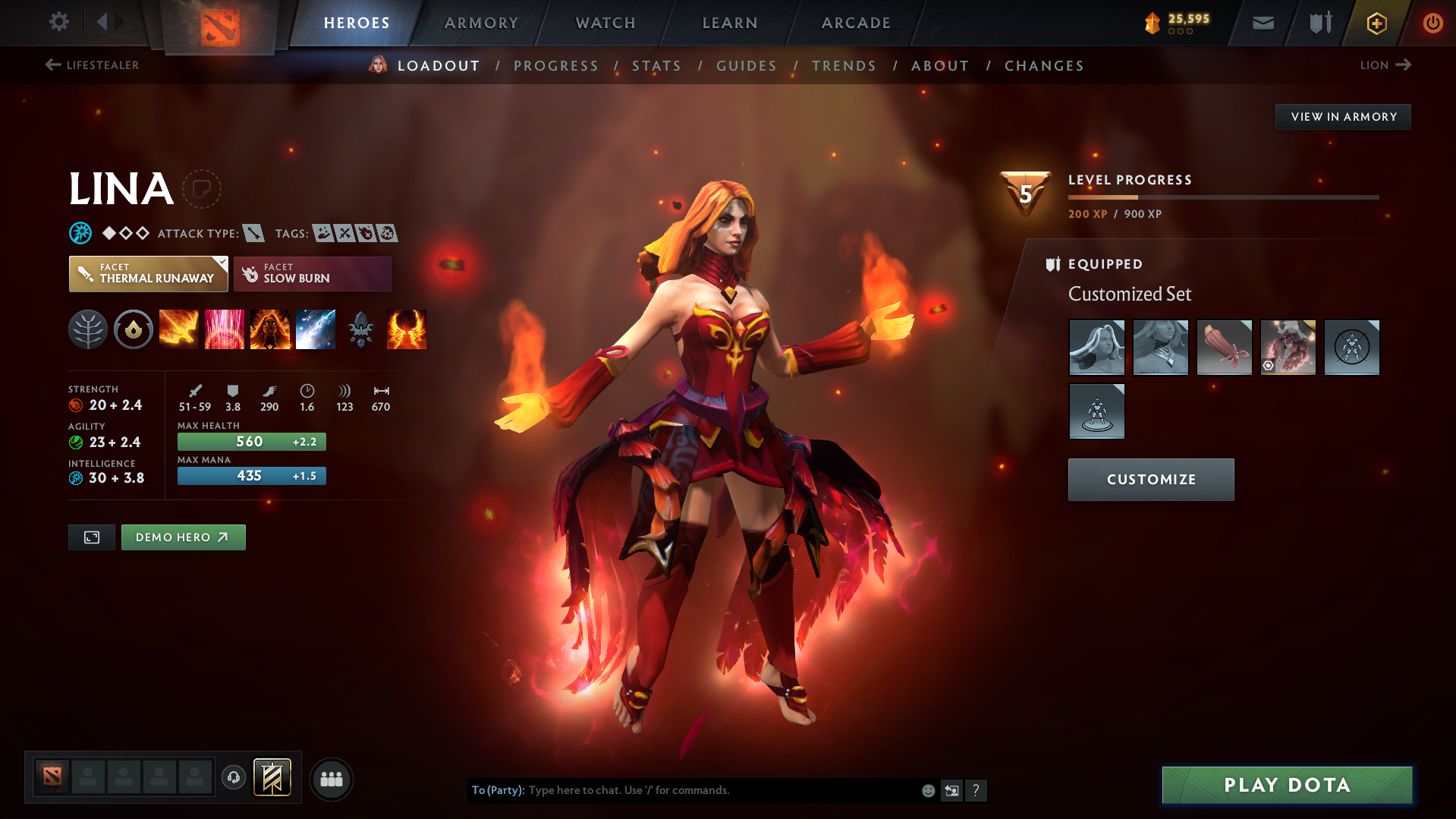Image resolution: width=1456 pixels, height=819 pixels.
Task: Open the emoticon picker in chat bar
Action: pyautogui.click(x=927, y=790)
